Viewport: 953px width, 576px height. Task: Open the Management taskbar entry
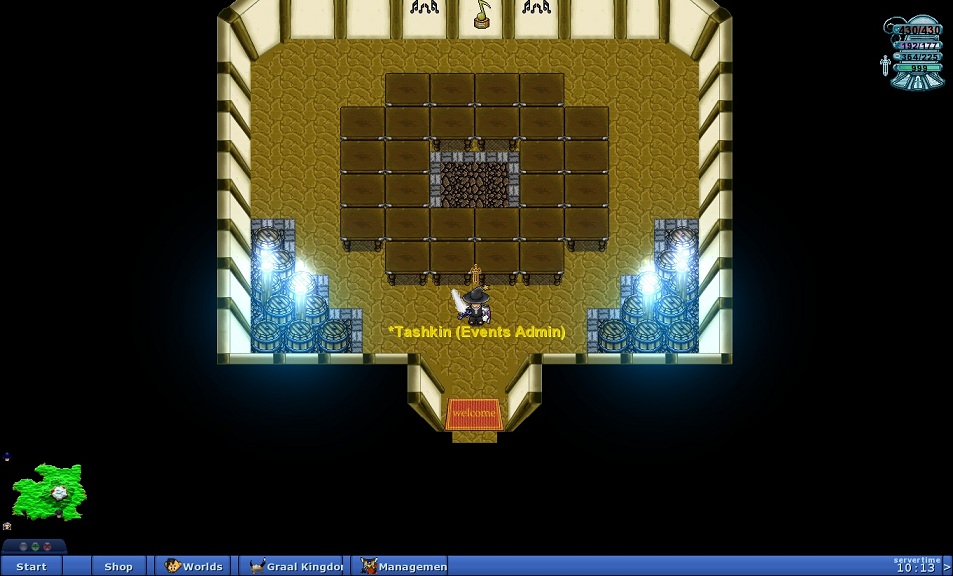point(403,566)
